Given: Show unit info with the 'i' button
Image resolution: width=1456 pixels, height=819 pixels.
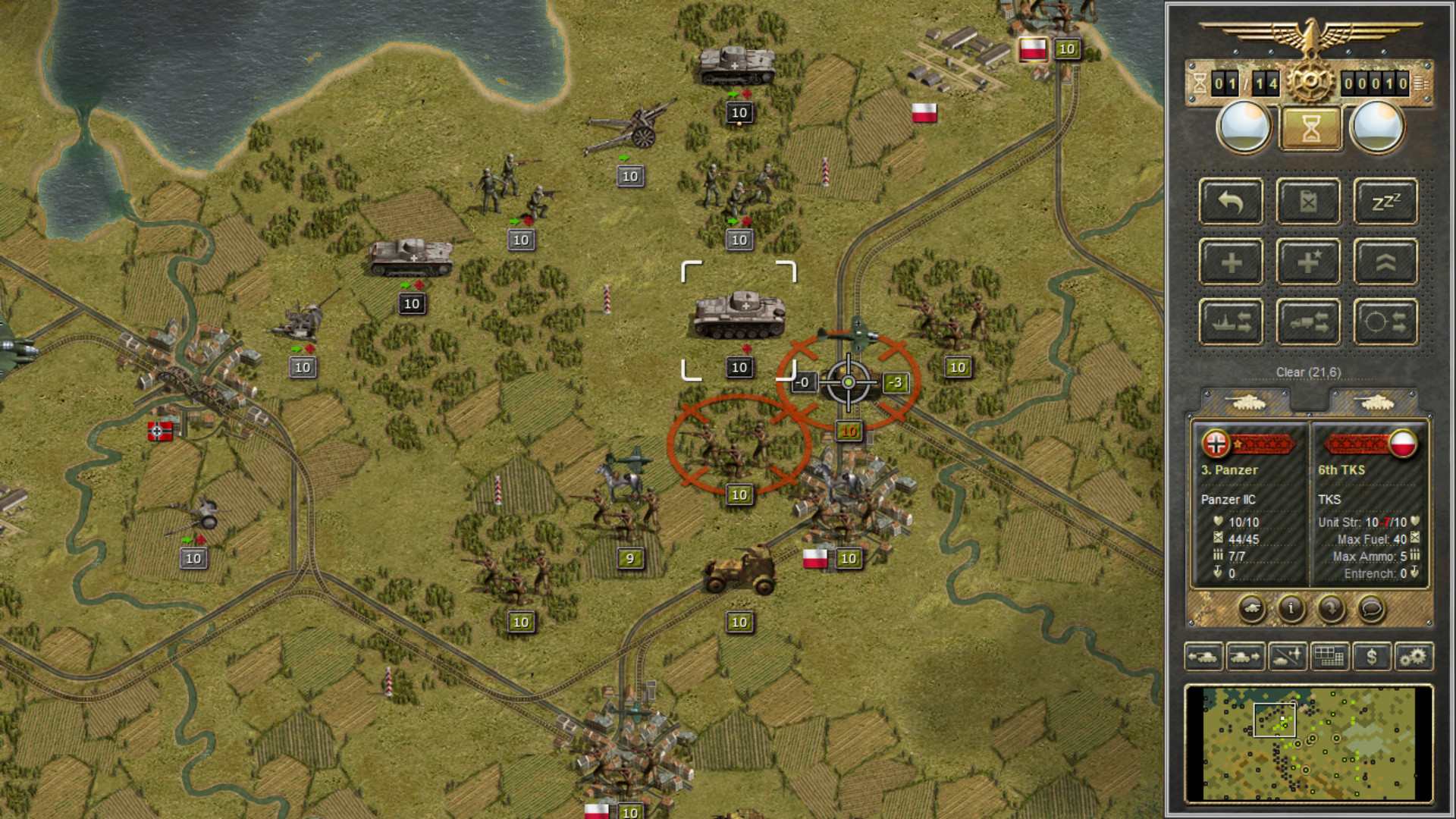Looking at the screenshot, I should click(x=1291, y=608).
